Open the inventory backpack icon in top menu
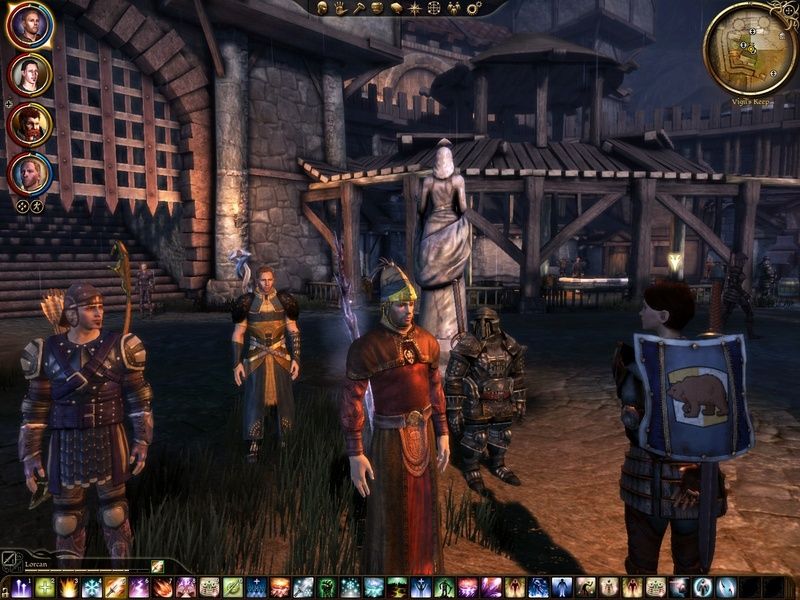 pos(376,8)
